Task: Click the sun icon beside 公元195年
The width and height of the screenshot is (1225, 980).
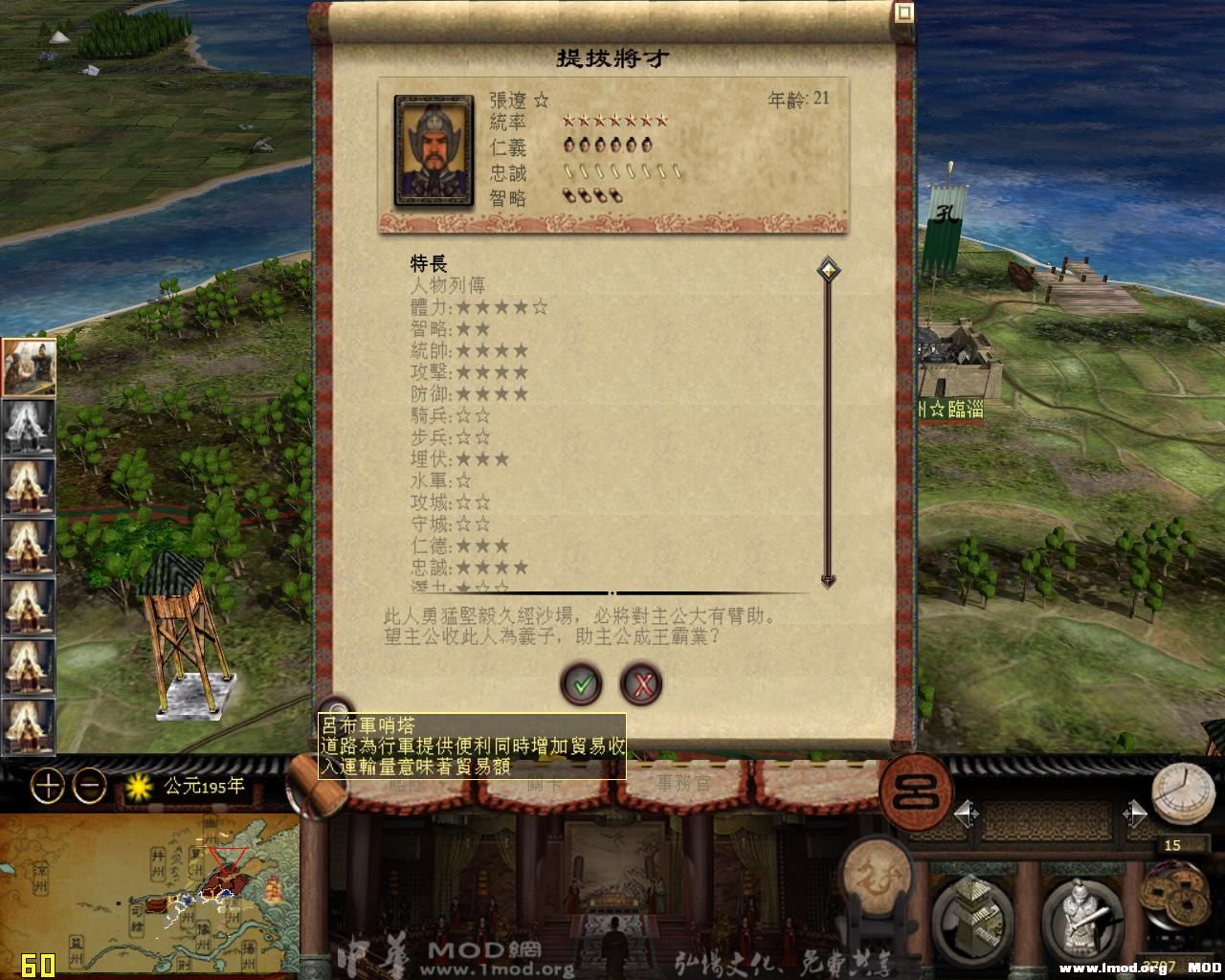Action: 140,787
